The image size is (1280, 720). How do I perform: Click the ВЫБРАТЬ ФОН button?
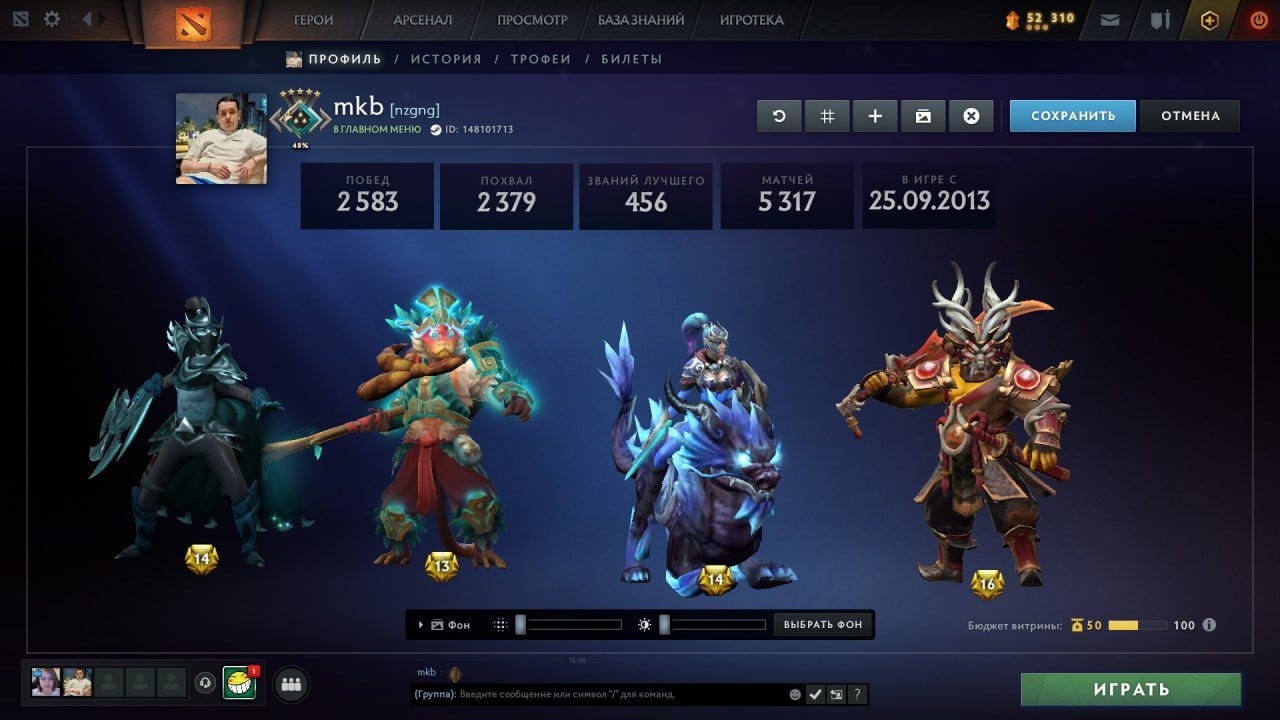pyautogui.click(x=822, y=624)
